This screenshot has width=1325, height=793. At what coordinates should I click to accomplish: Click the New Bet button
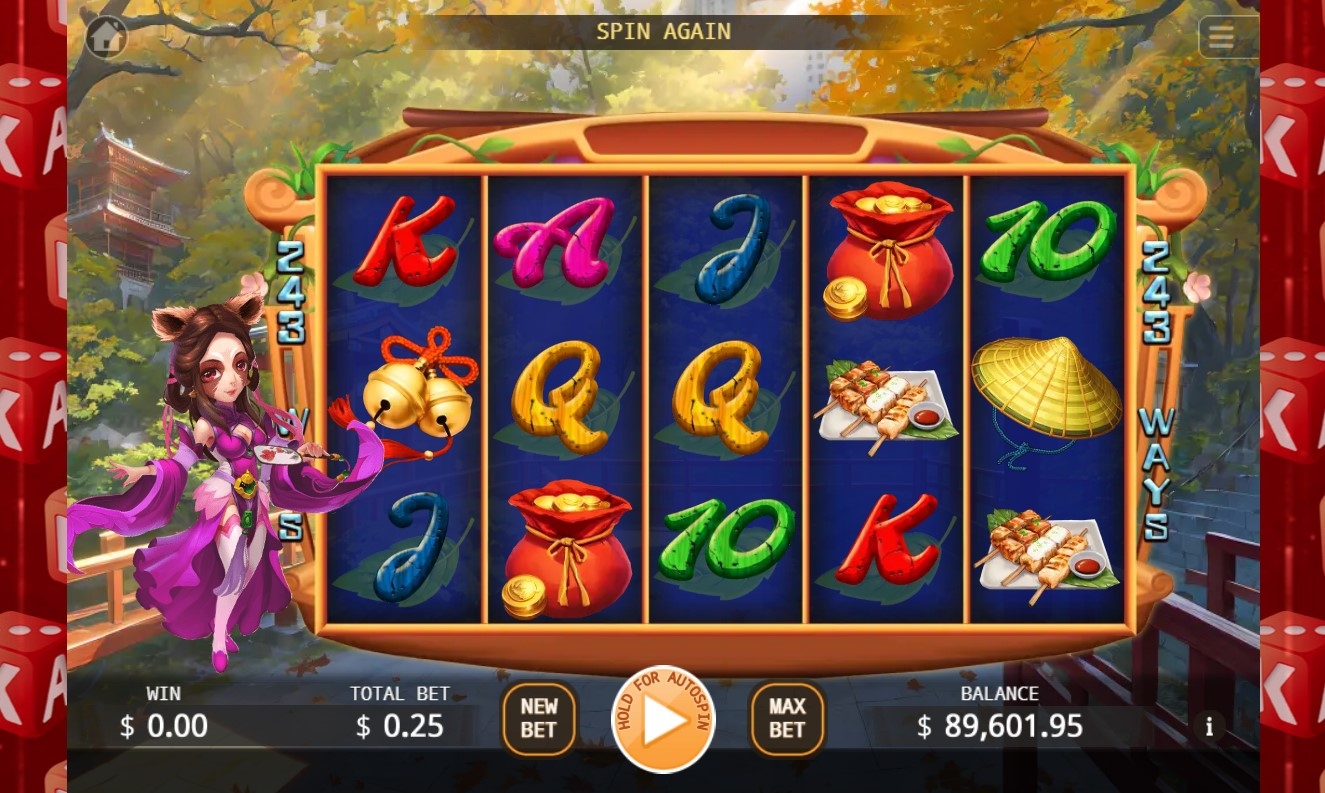(x=538, y=718)
